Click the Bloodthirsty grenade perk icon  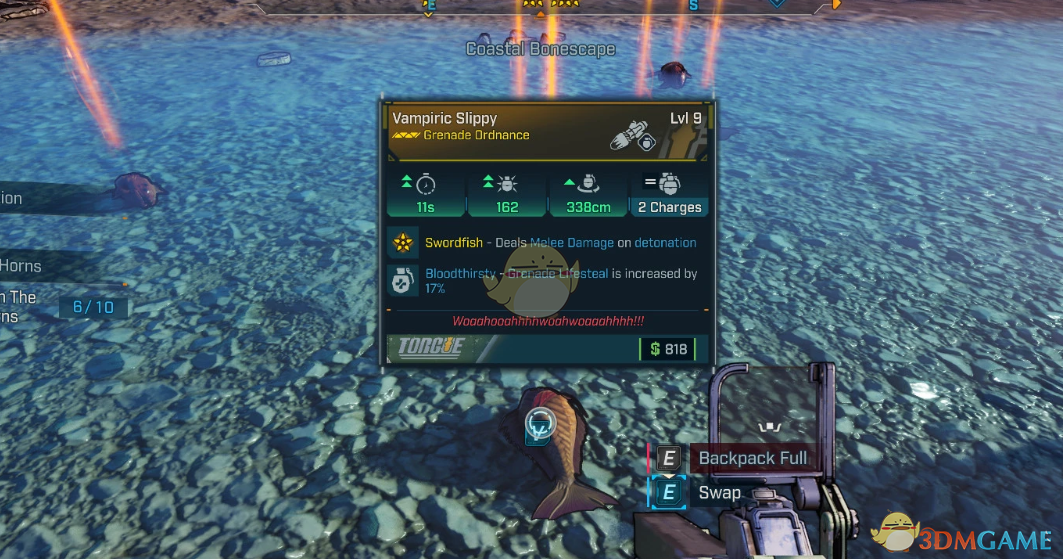tap(403, 281)
